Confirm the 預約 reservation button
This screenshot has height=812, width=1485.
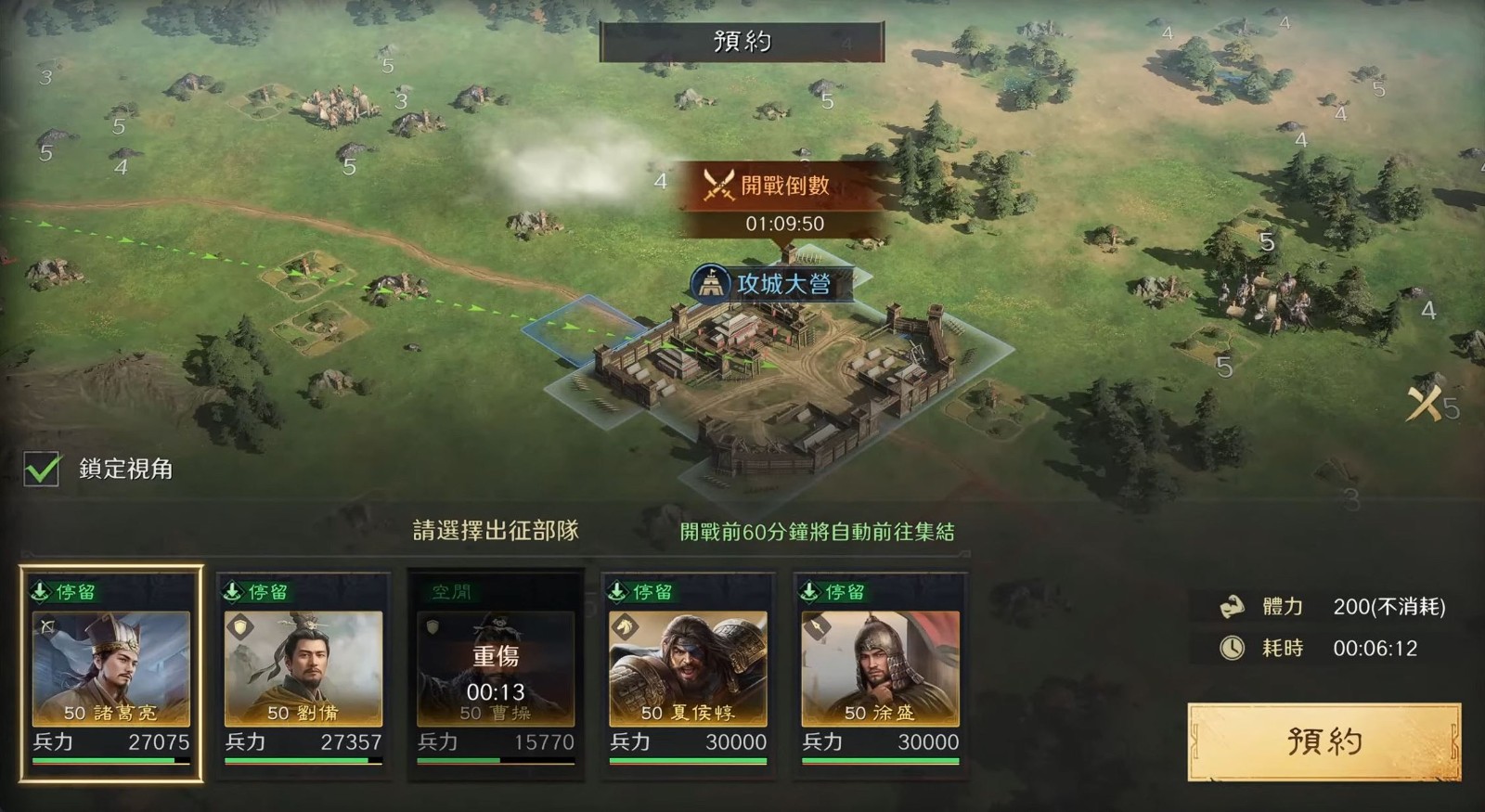tap(1324, 741)
